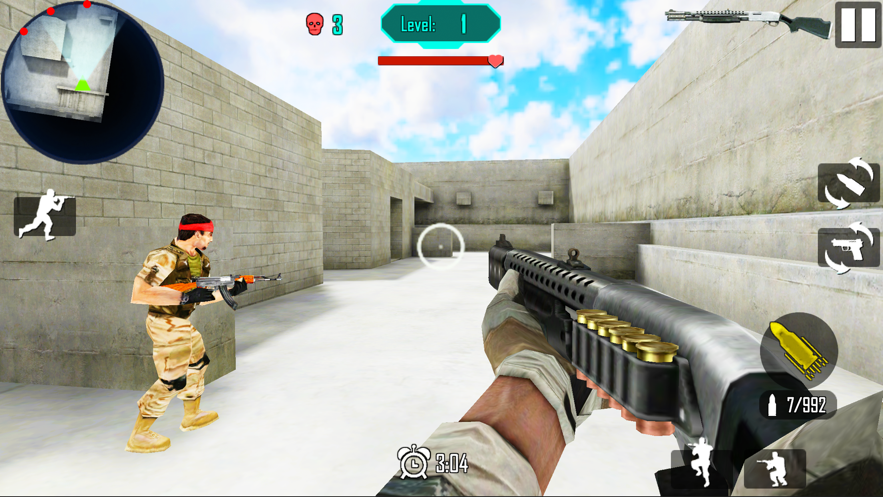Reload using the magazine swap icon
This screenshot has width=883, height=497.
(x=848, y=184)
